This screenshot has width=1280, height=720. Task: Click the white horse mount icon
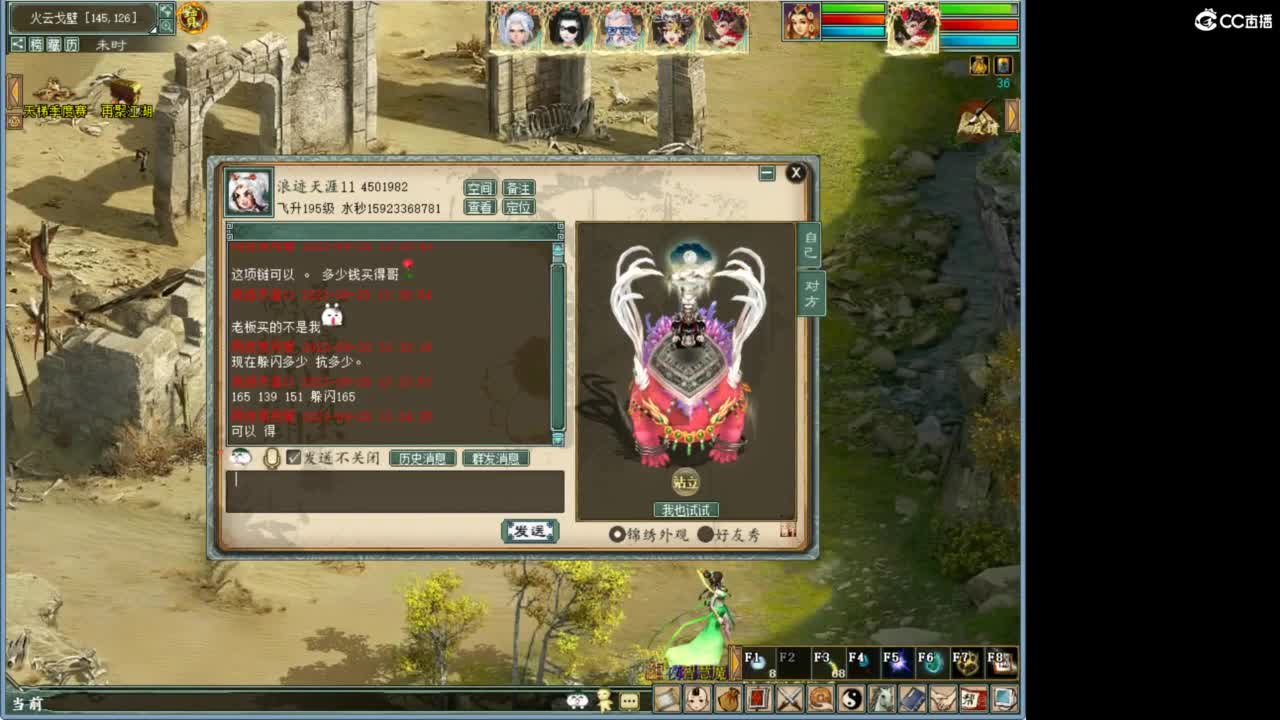click(x=881, y=700)
